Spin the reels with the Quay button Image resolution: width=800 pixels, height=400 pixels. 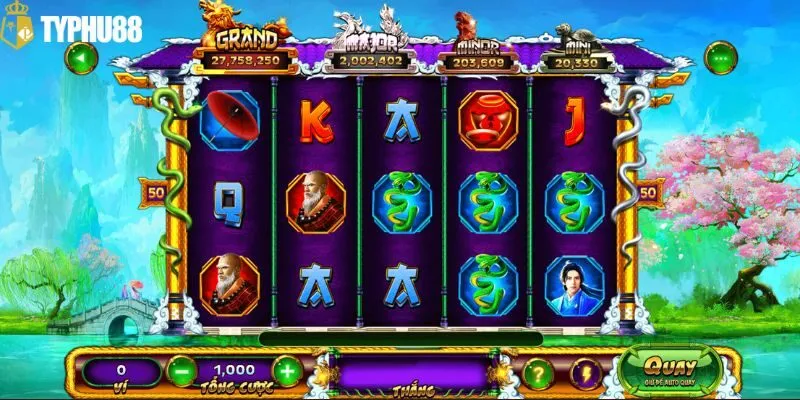pos(671,369)
